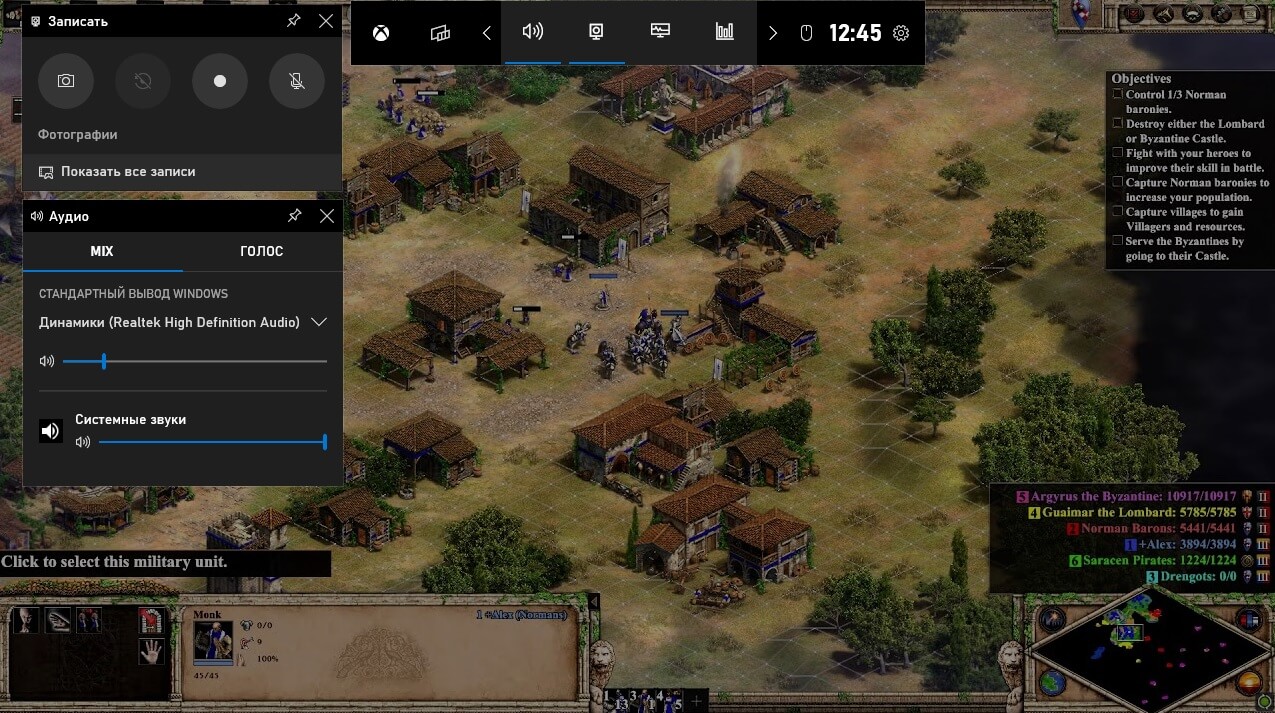Use the open hand stop command
Image resolution: width=1275 pixels, height=713 pixels.
(x=151, y=652)
